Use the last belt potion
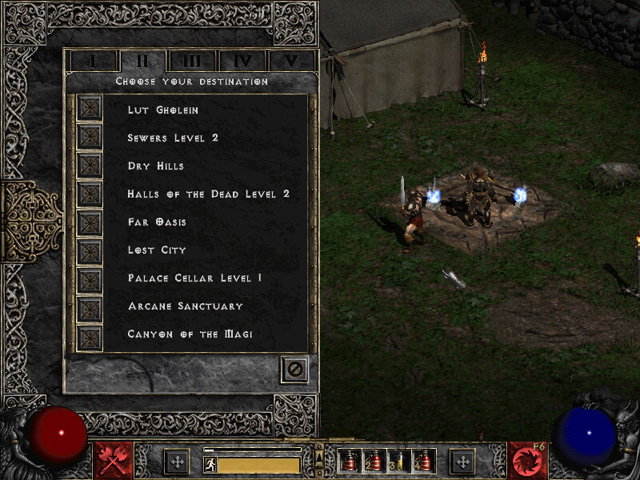This screenshot has width=640, height=480. click(x=424, y=462)
